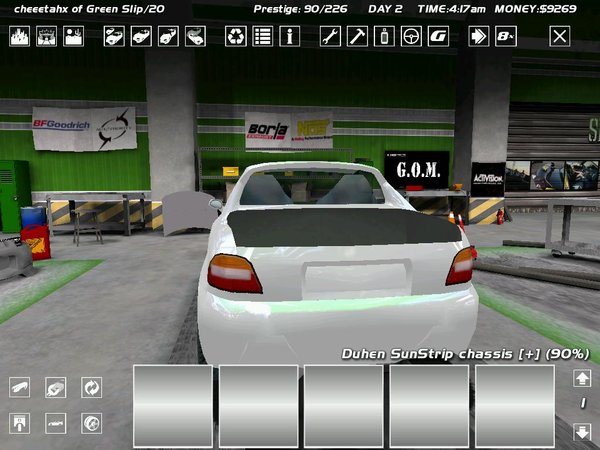Click the steering wheel icon
Image resolution: width=600 pixels, height=450 pixels.
(410, 37)
